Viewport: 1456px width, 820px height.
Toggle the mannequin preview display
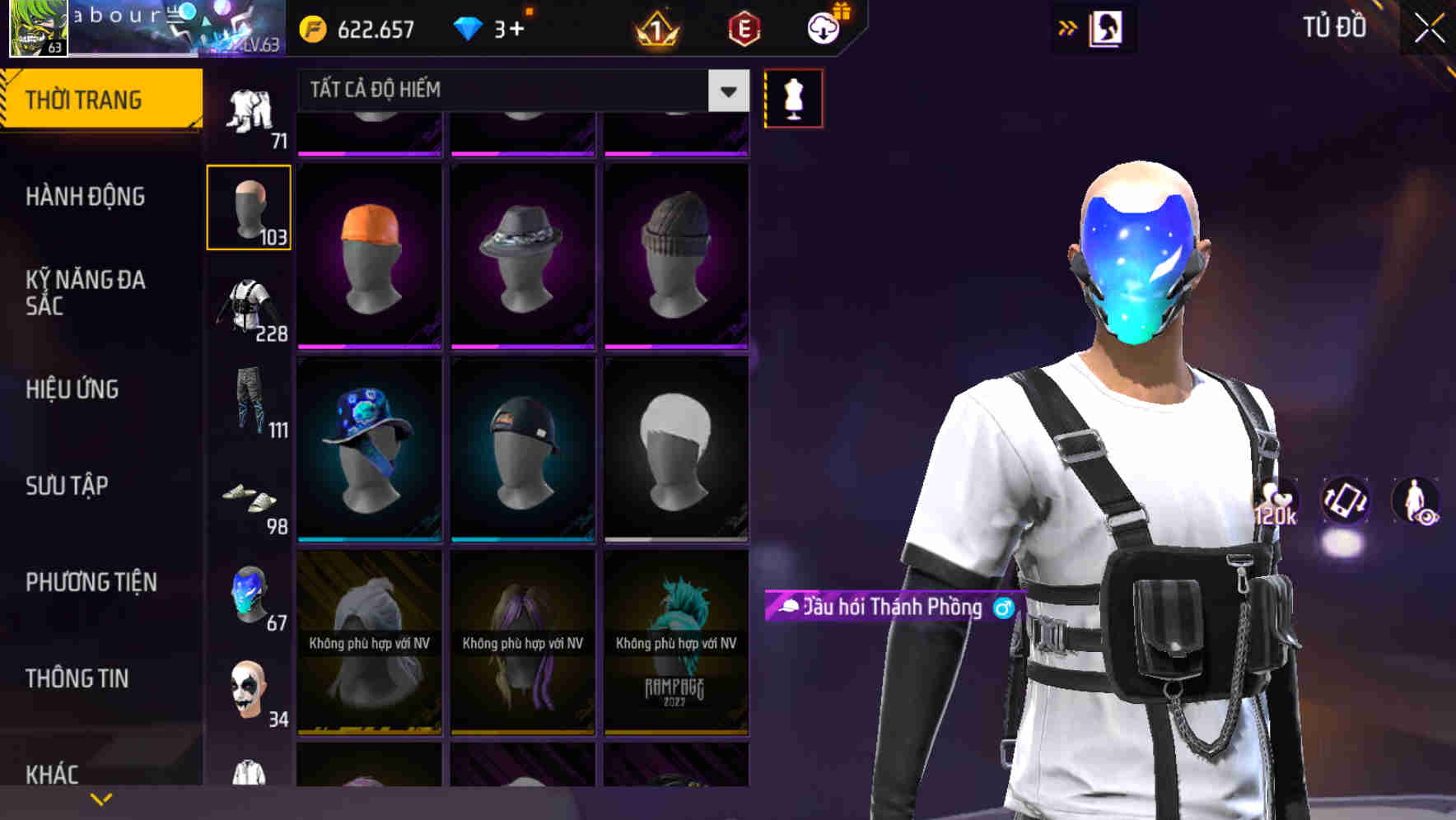pos(793,97)
